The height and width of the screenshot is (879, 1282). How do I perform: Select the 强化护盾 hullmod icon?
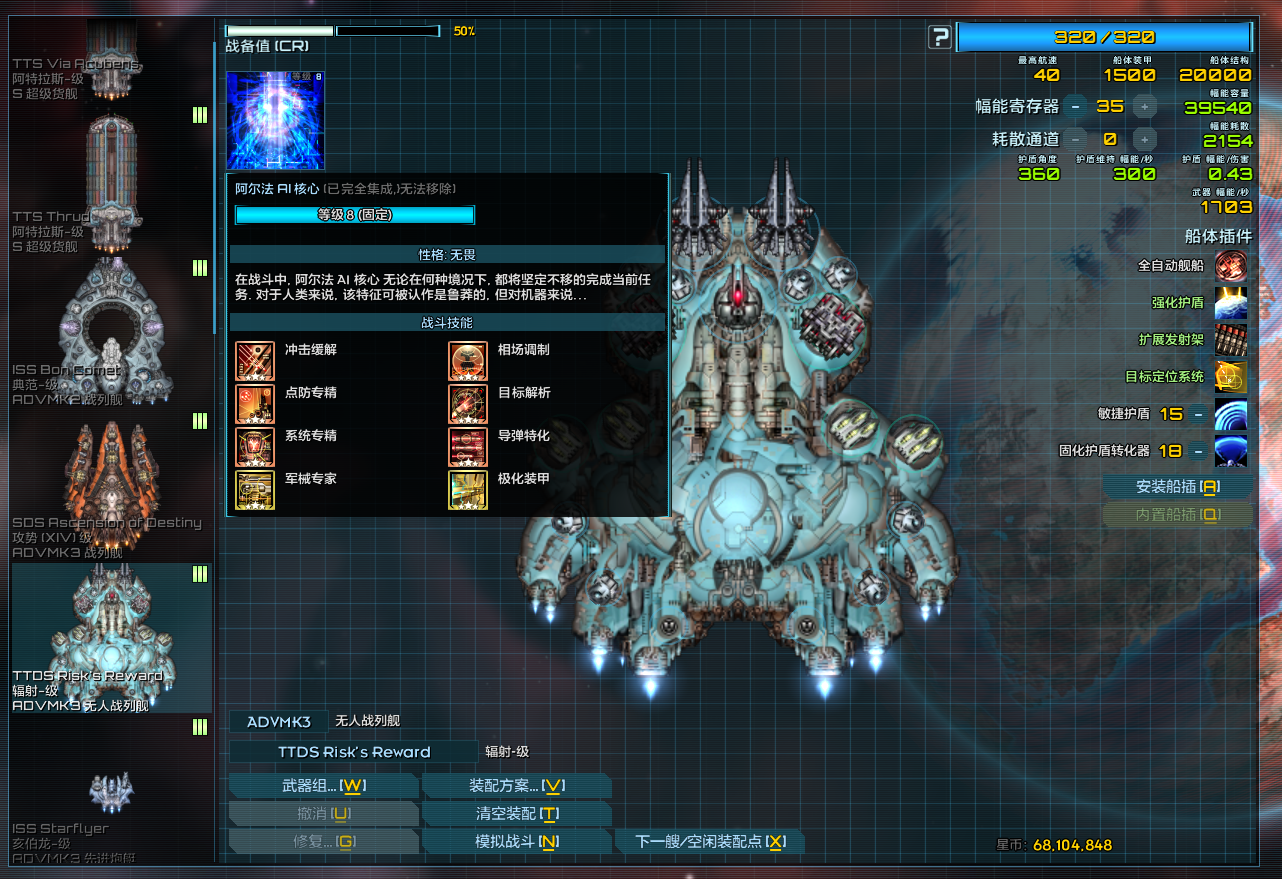tap(1230, 303)
